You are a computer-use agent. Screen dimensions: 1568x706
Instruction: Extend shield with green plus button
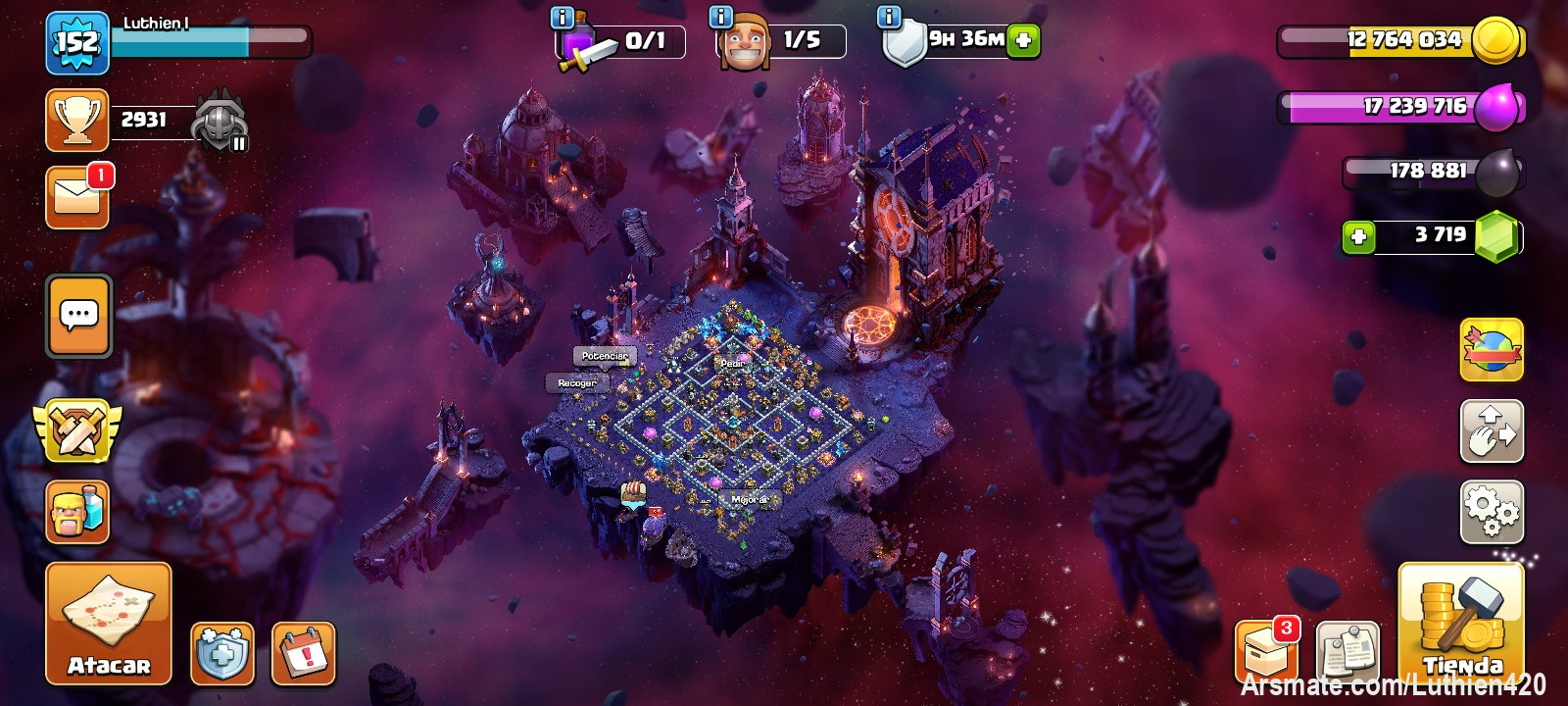coord(1023,41)
